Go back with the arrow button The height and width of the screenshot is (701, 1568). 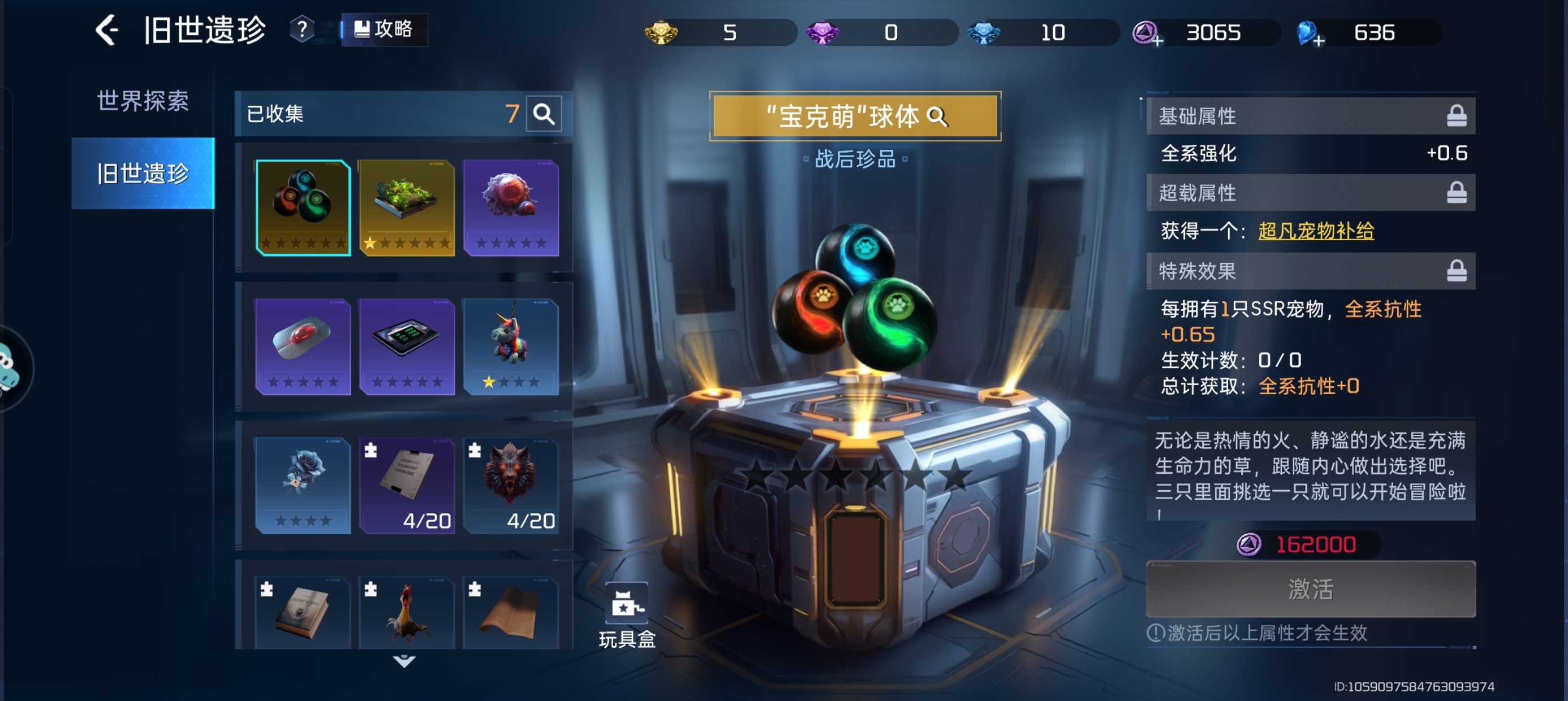(x=107, y=30)
